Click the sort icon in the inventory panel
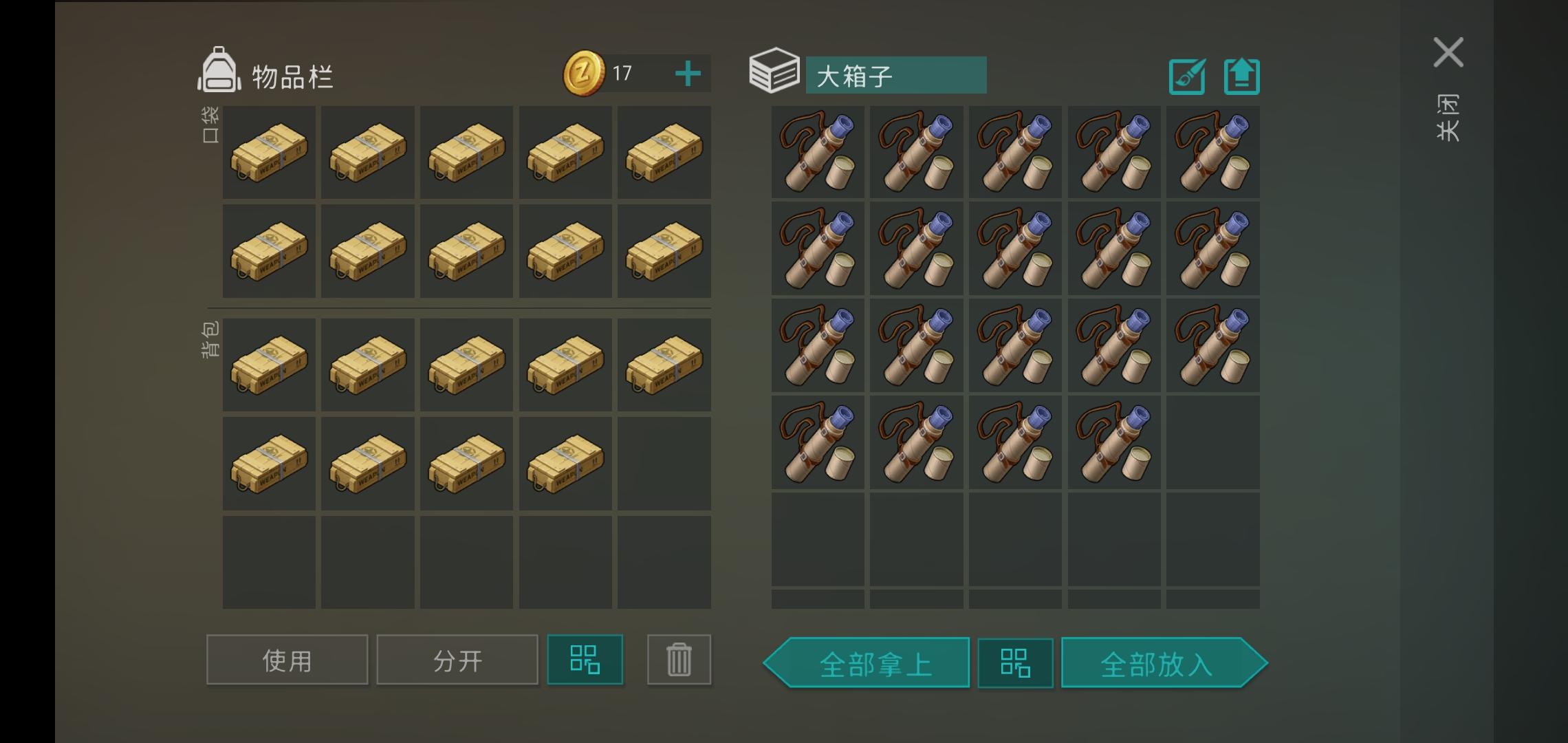Image resolution: width=1568 pixels, height=743 pixels. [x=585, y=659]
